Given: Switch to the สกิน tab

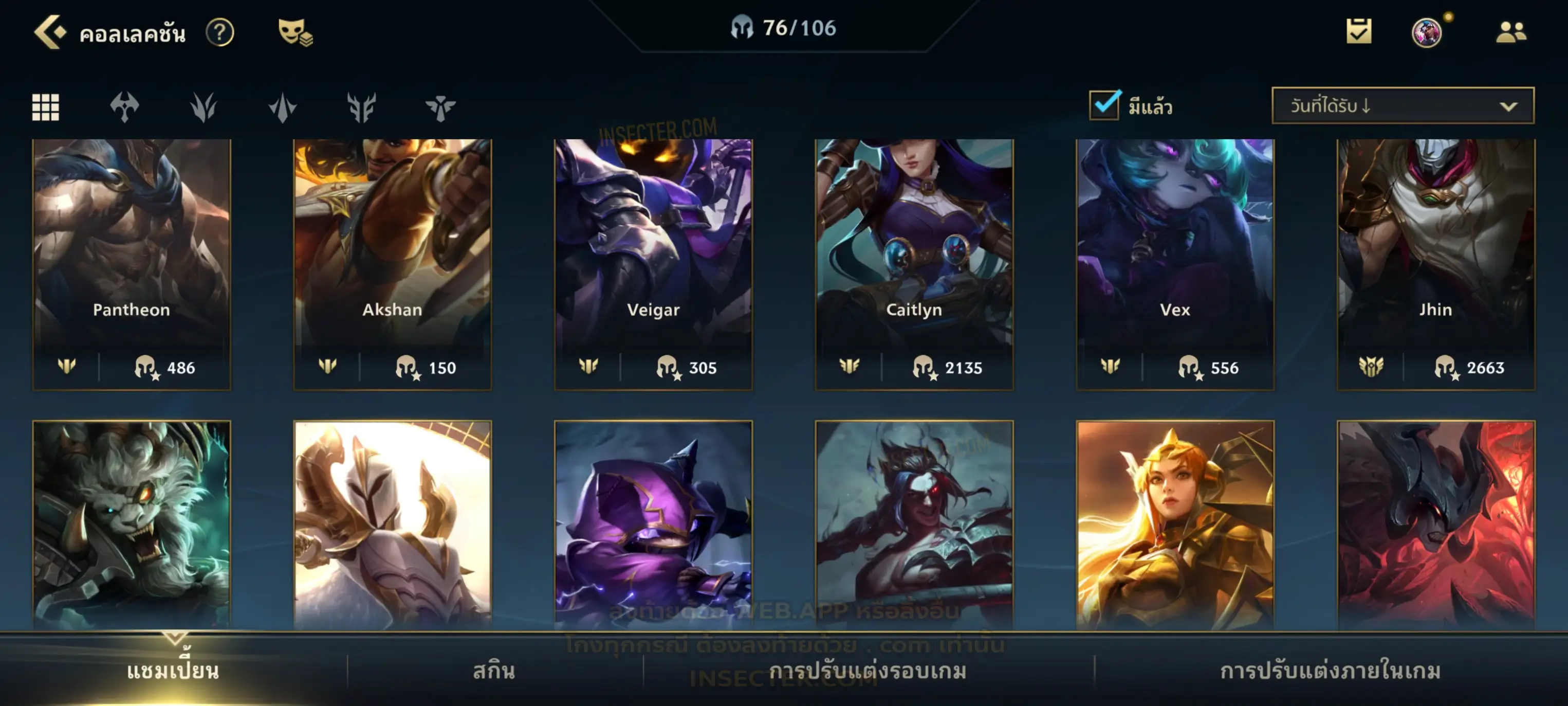Looking at the screenshot, I should click(494, 671).
